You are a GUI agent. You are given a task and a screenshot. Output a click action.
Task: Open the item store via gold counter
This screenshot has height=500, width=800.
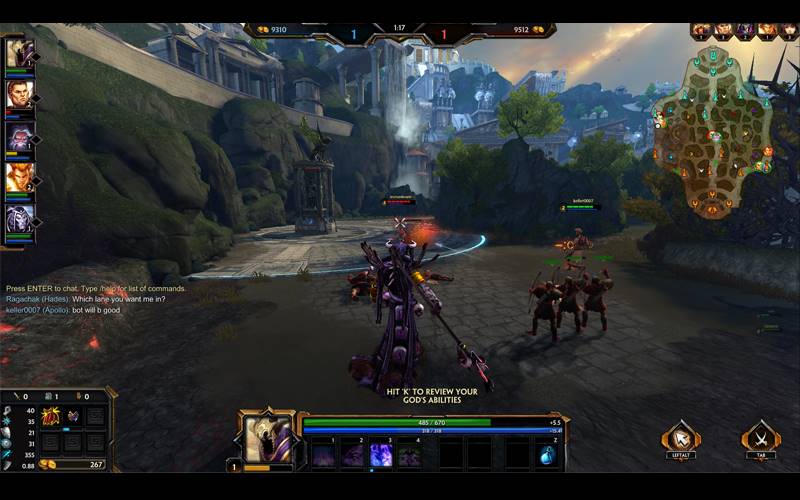click(72, 464)
